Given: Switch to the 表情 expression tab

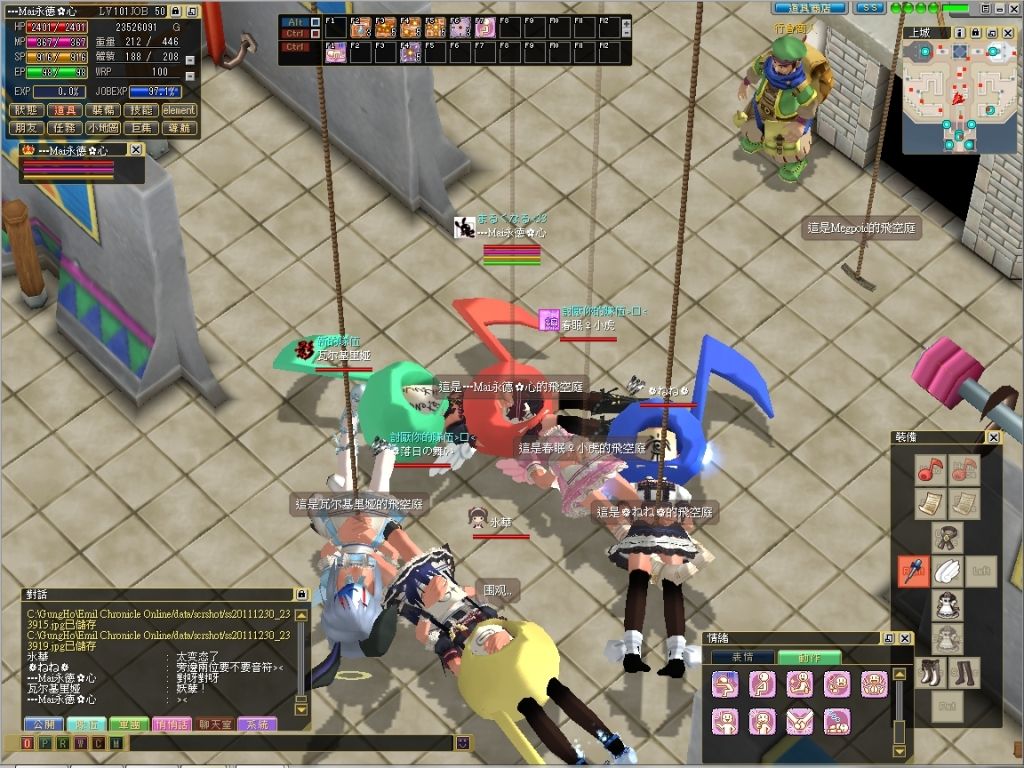Looking at the screenshot, I should click(x=742, y=657).
